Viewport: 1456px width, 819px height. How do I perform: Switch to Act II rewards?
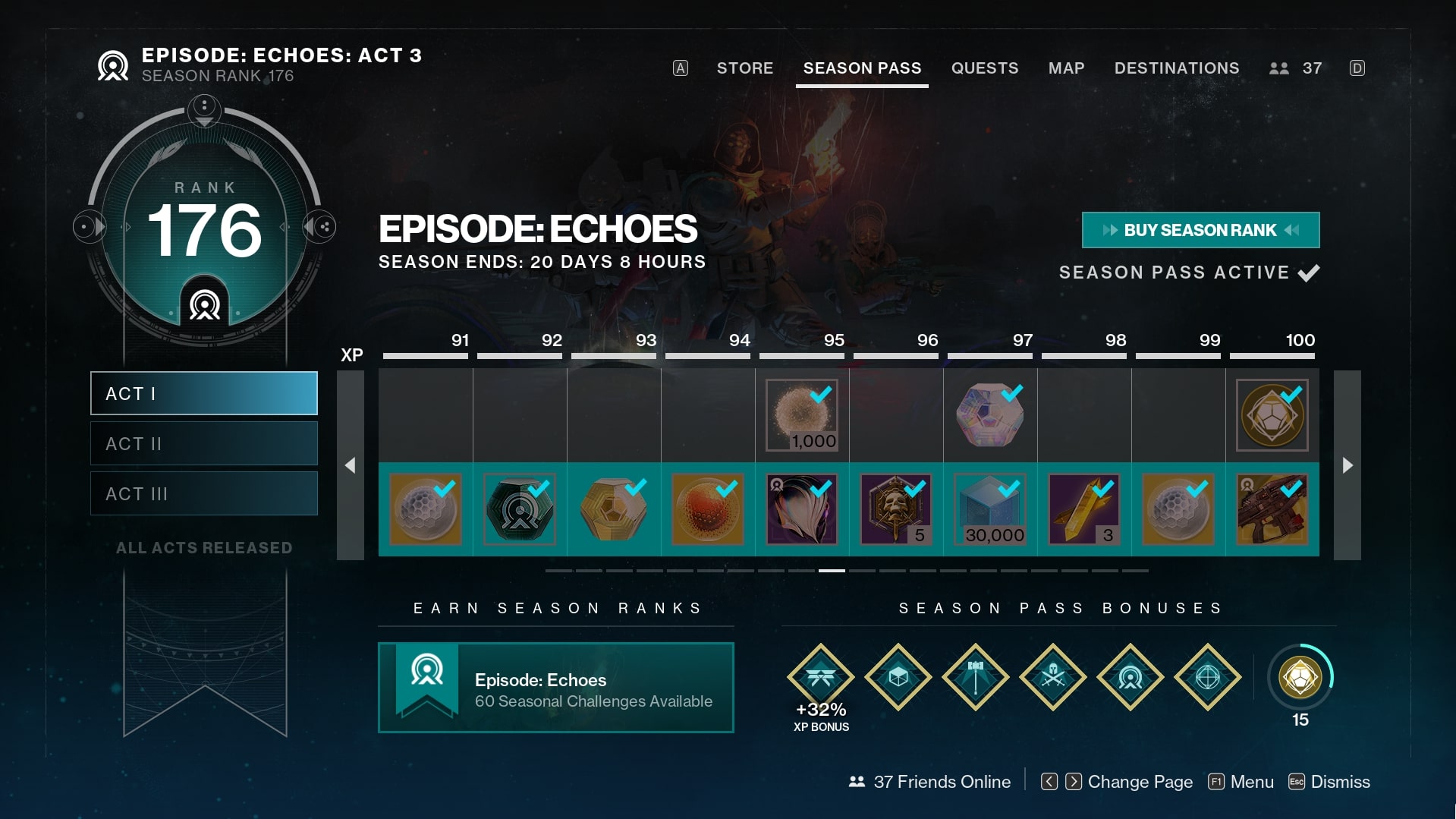pos(203,443)
